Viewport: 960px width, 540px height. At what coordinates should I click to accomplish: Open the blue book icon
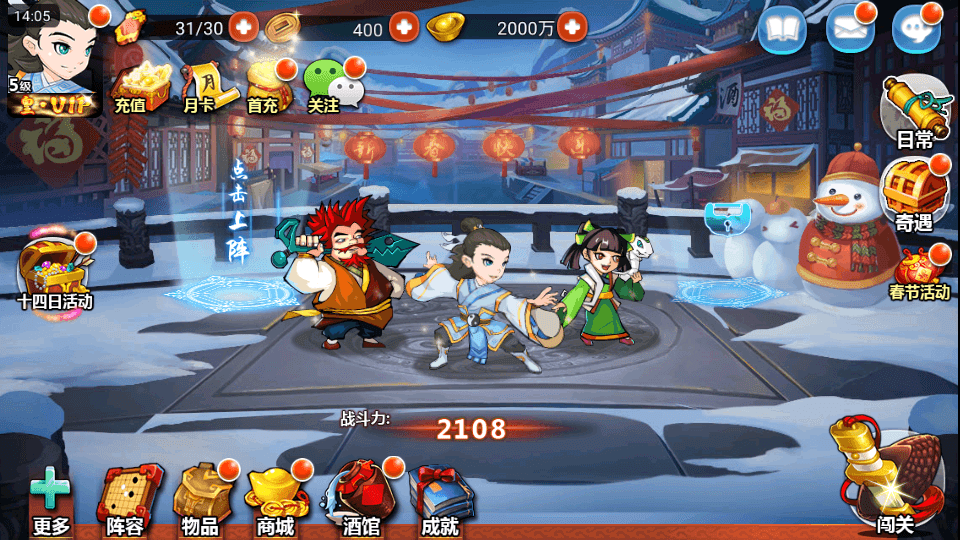tap(782, 30)
